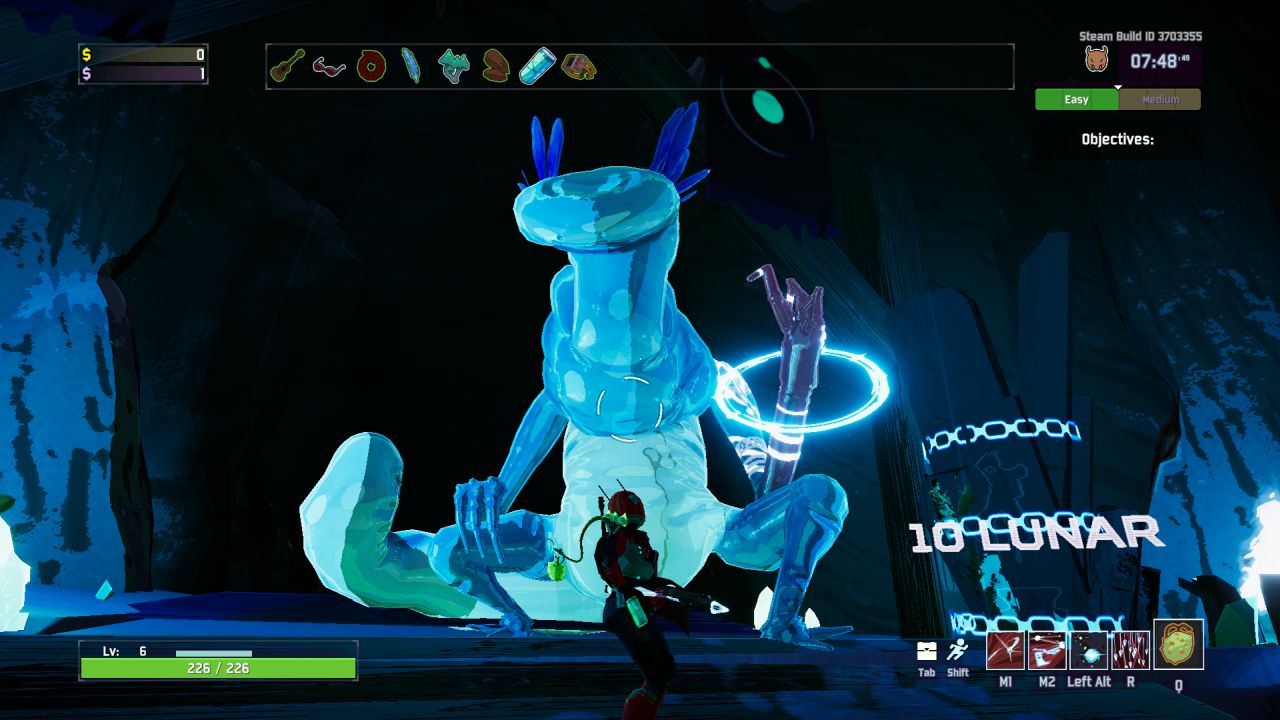Click the brown leaf-shaped item
The width and height of the screenshot is (1280, 720).
coord(496,66)
